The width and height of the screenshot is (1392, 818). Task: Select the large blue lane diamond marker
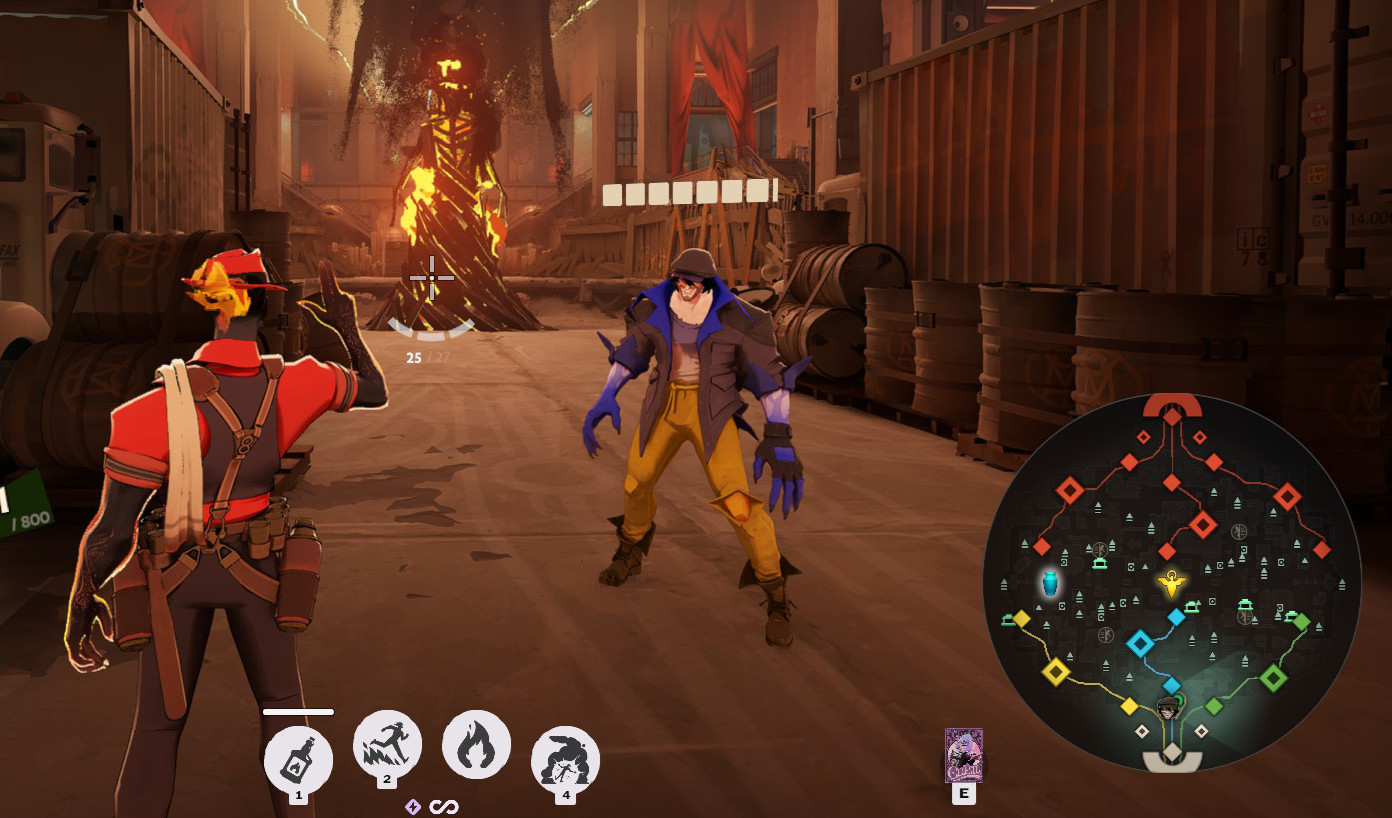1140,643
